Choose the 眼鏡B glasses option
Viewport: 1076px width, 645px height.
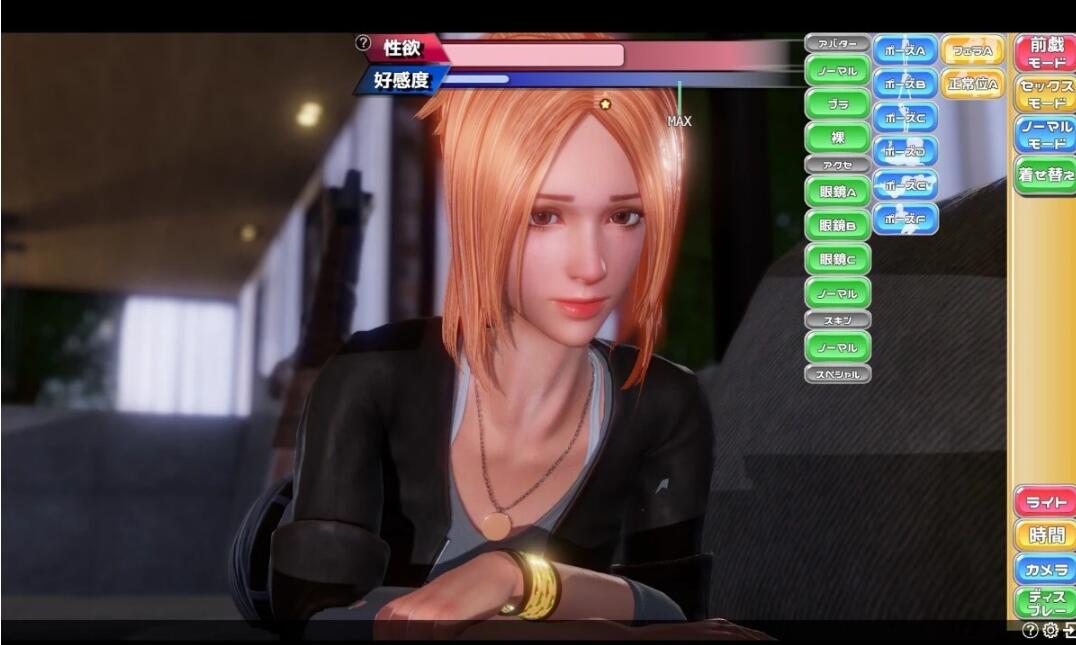tap(837, 225)
